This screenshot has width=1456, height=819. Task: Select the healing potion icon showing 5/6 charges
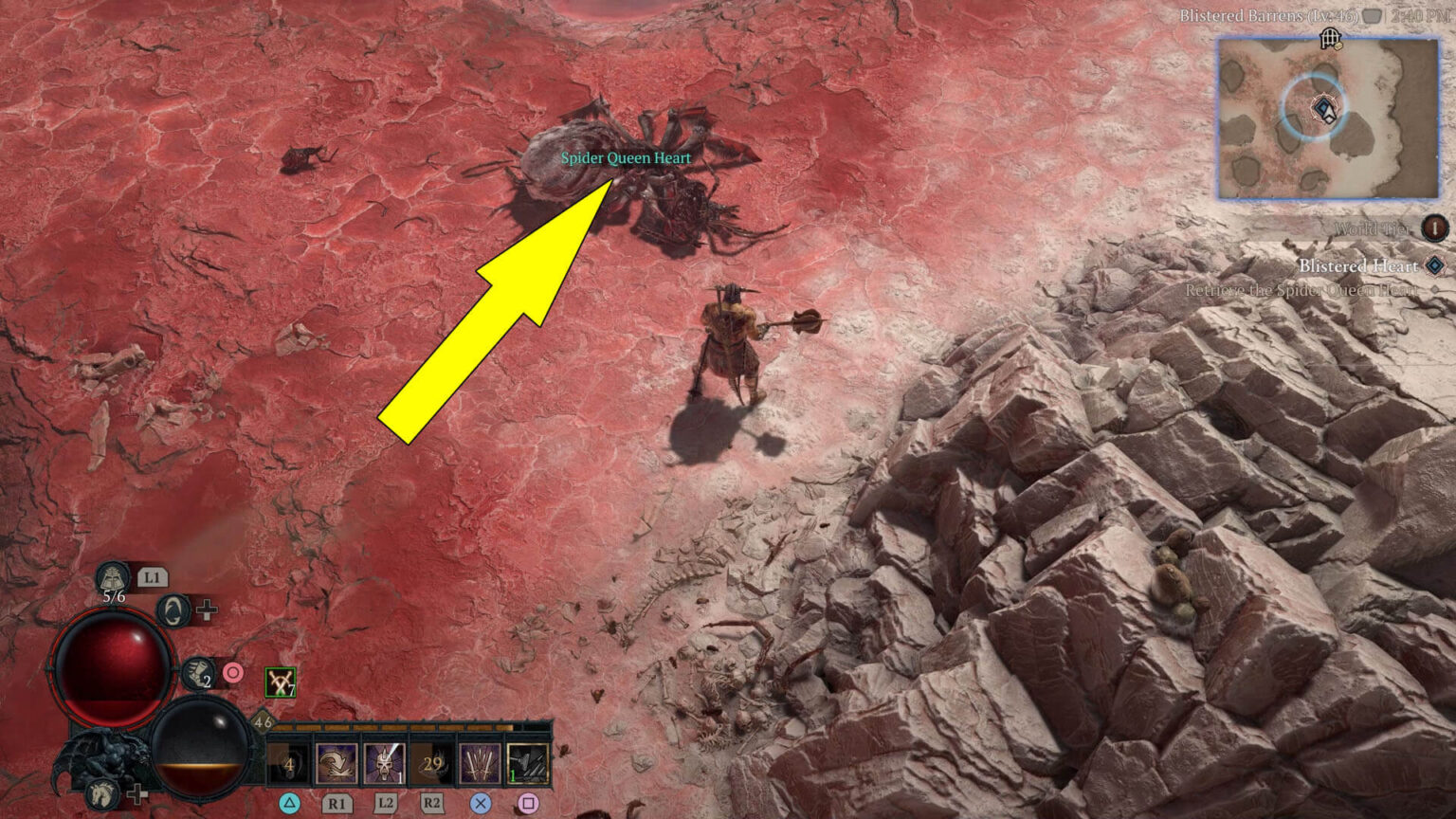(112, 575)
